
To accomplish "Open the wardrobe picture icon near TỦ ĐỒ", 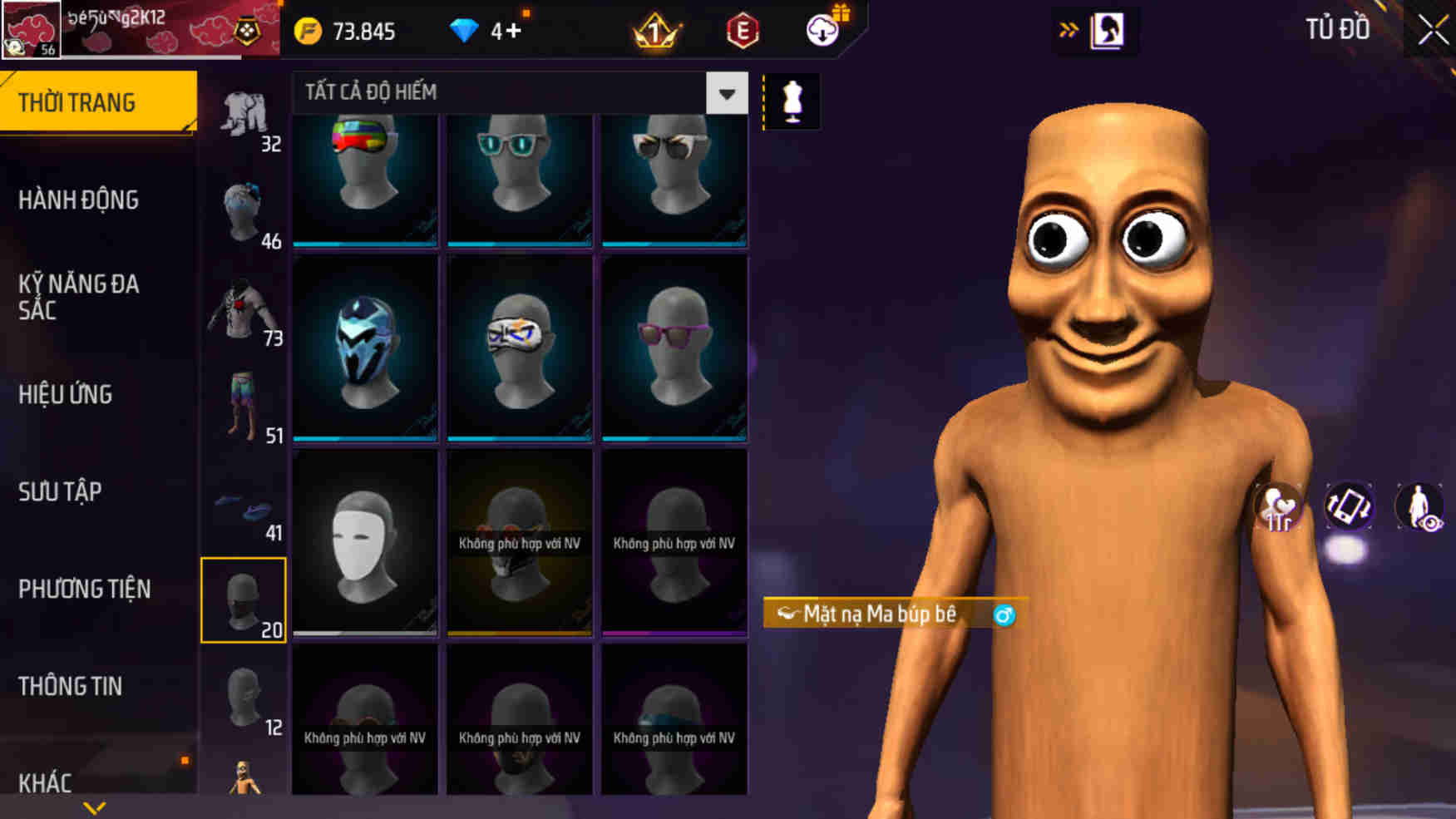I will pyautogui.click(x=1106, y=30).
